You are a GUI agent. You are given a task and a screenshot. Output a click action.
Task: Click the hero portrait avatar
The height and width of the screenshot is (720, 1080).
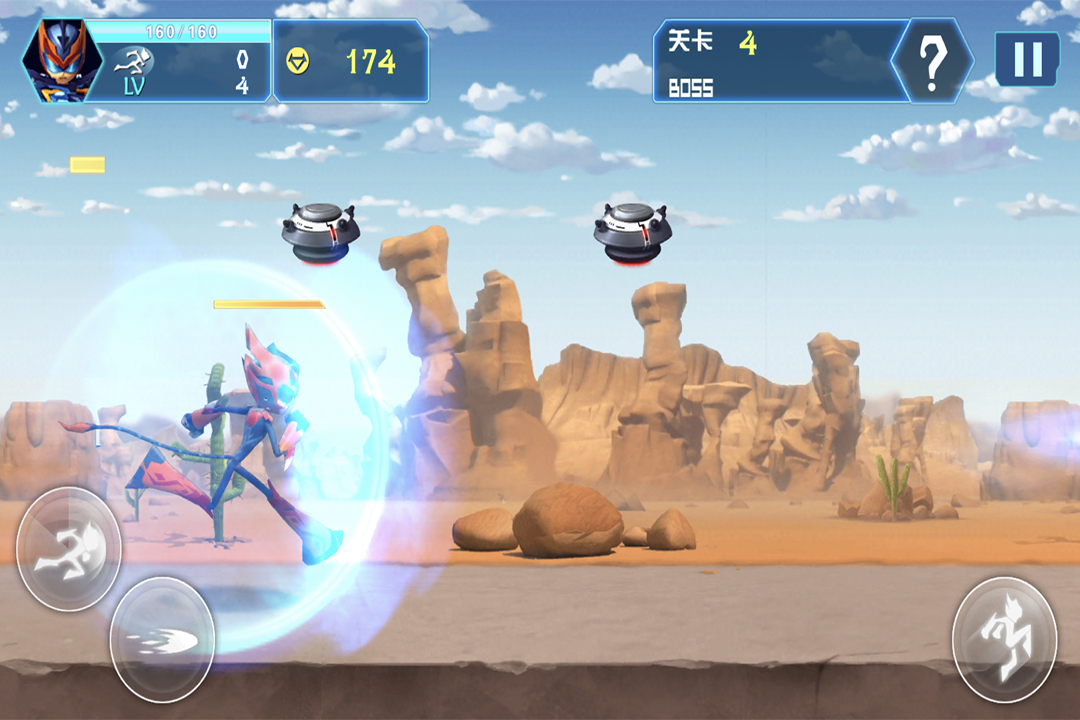coord(53,60)
